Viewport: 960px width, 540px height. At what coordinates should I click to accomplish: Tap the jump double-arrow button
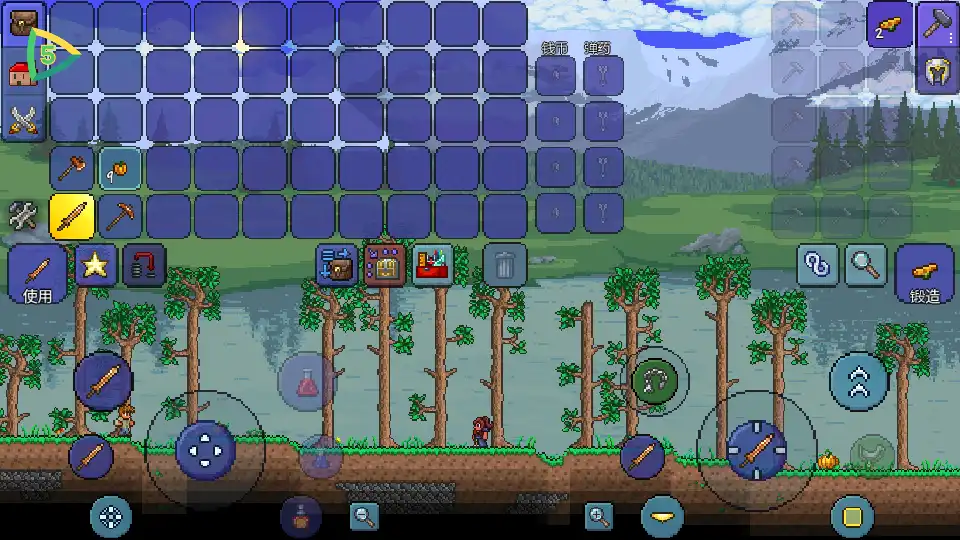click(x=858, y=381)
